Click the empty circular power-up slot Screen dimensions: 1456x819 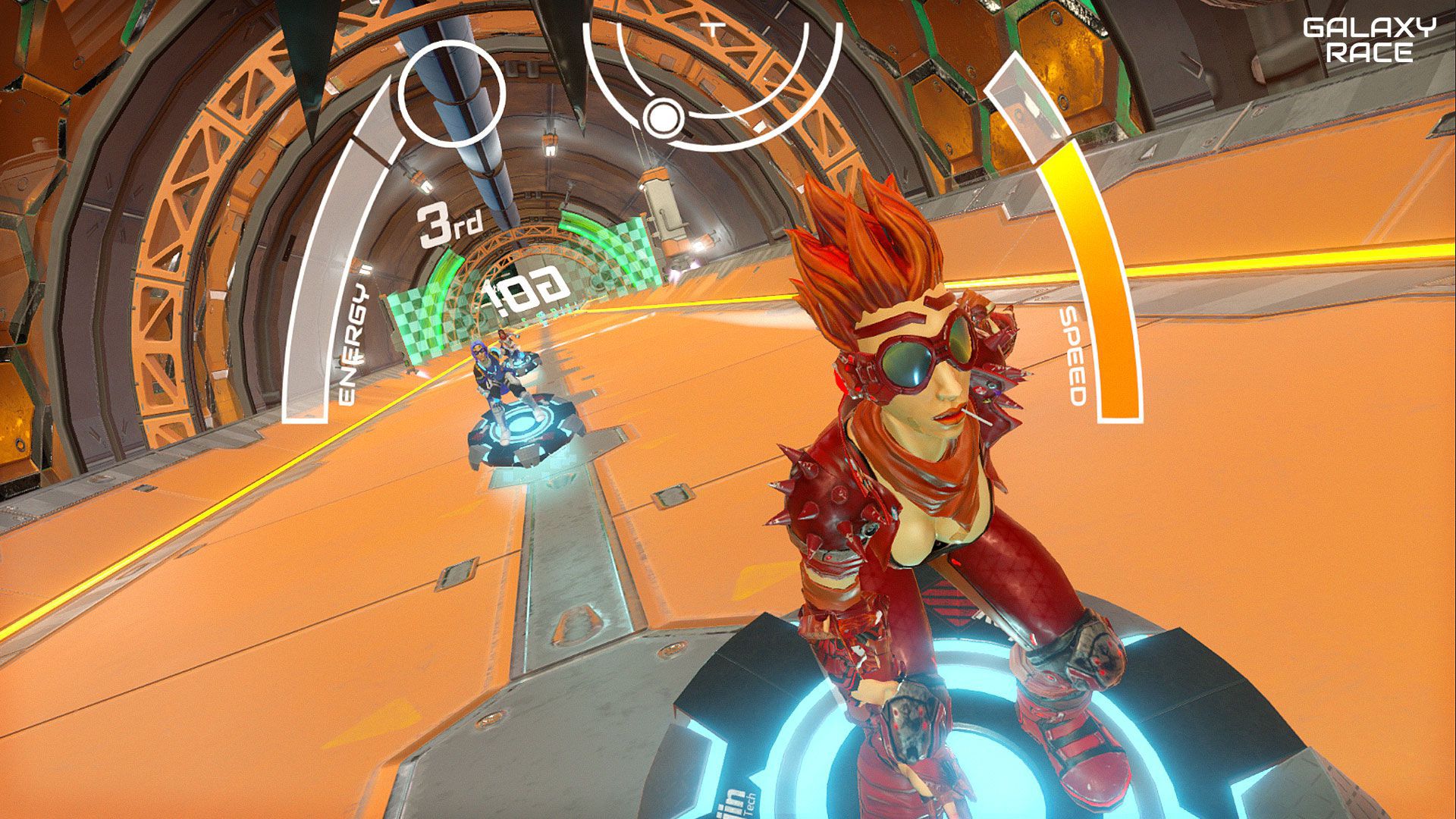453,91
